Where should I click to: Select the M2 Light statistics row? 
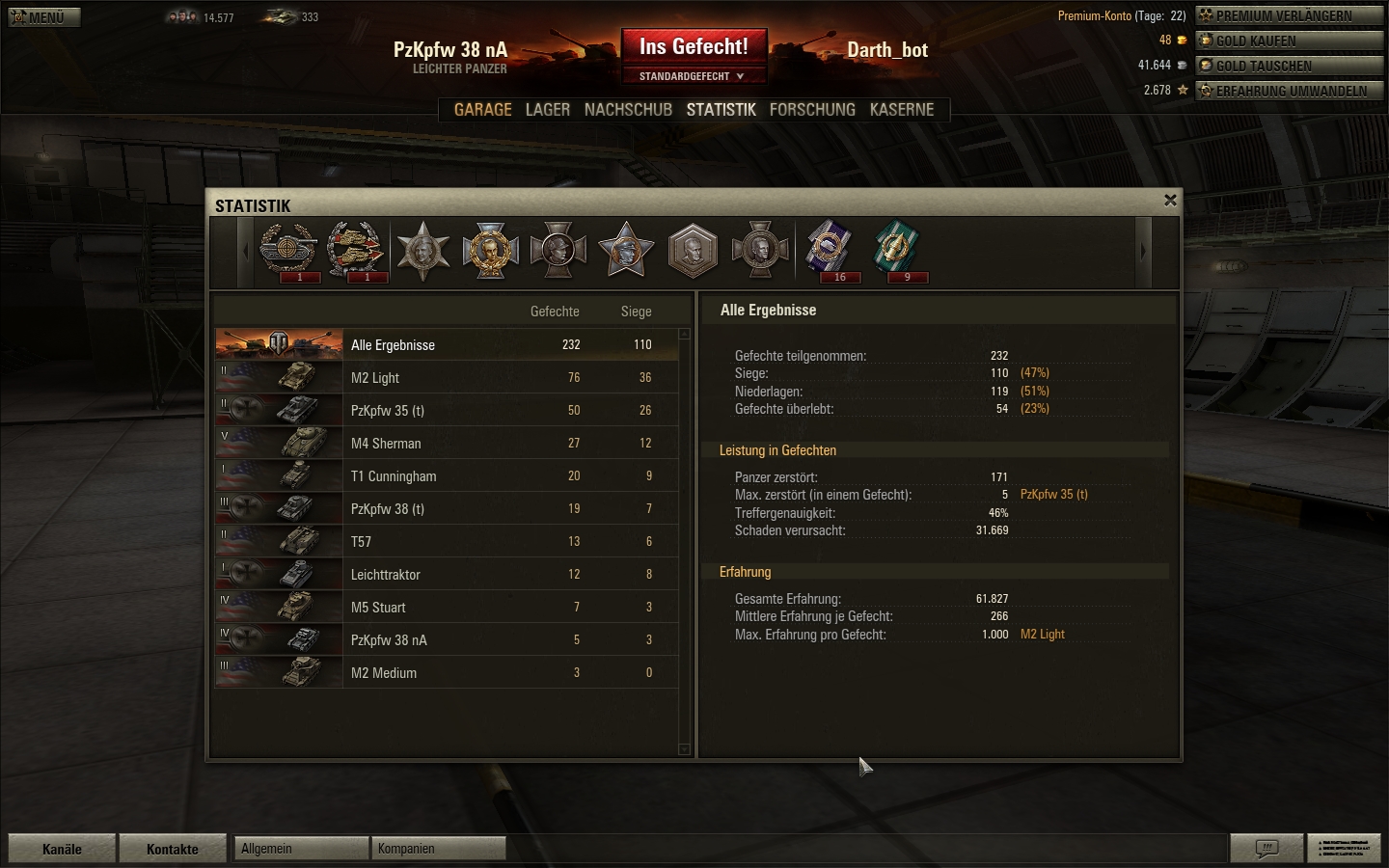(446, 378)
